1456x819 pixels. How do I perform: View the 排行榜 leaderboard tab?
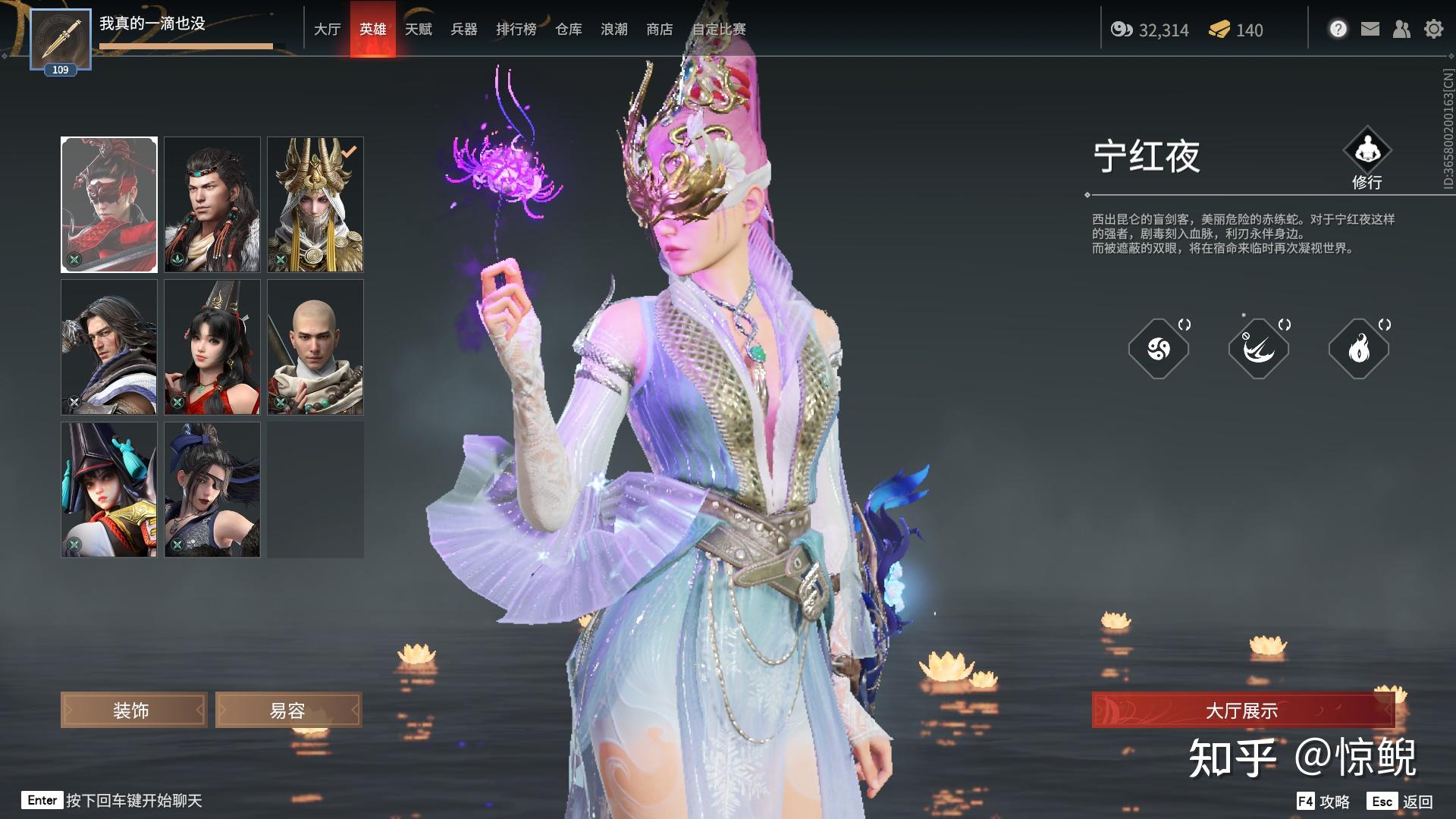click(516, 30)
